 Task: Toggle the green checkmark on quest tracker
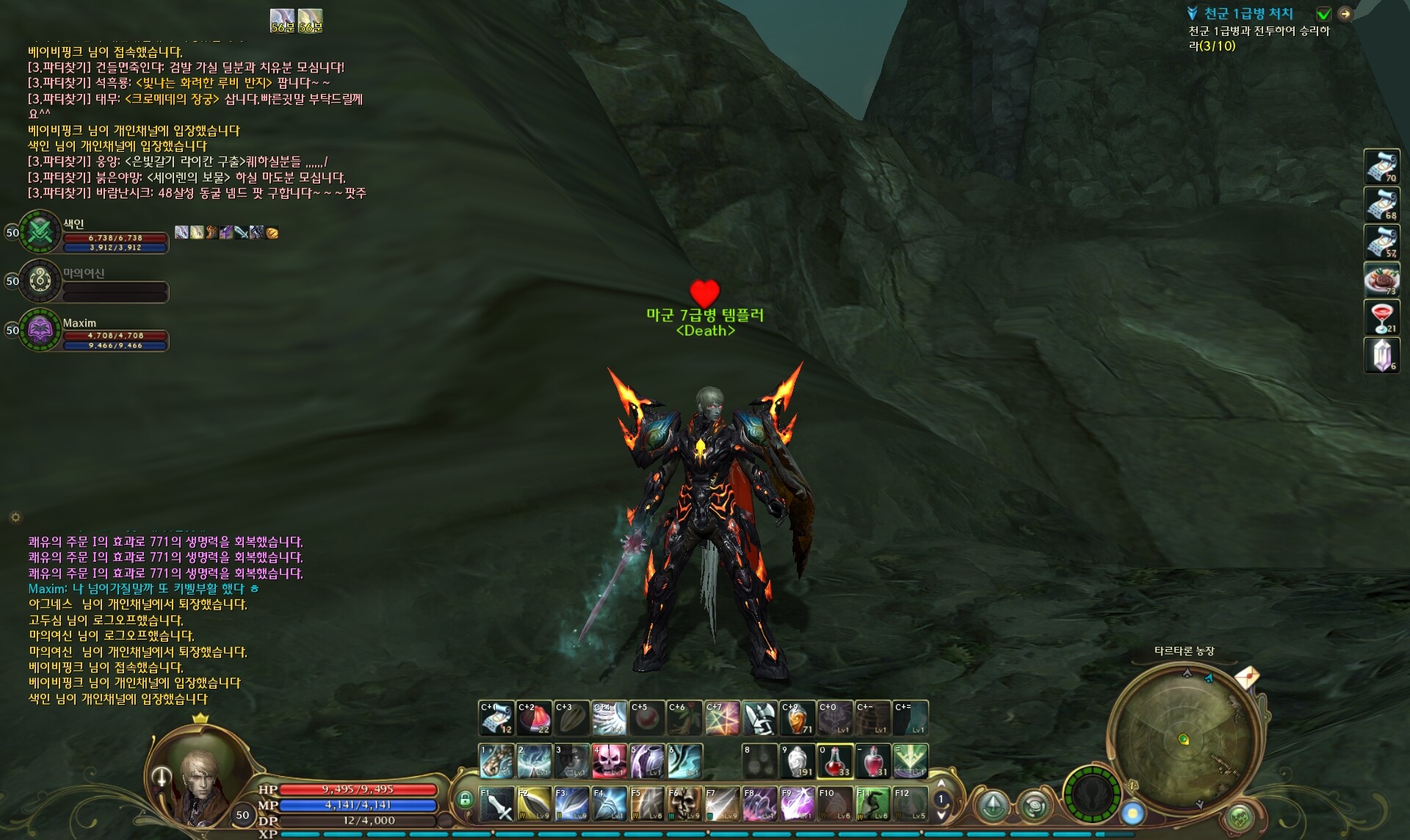1323,14
